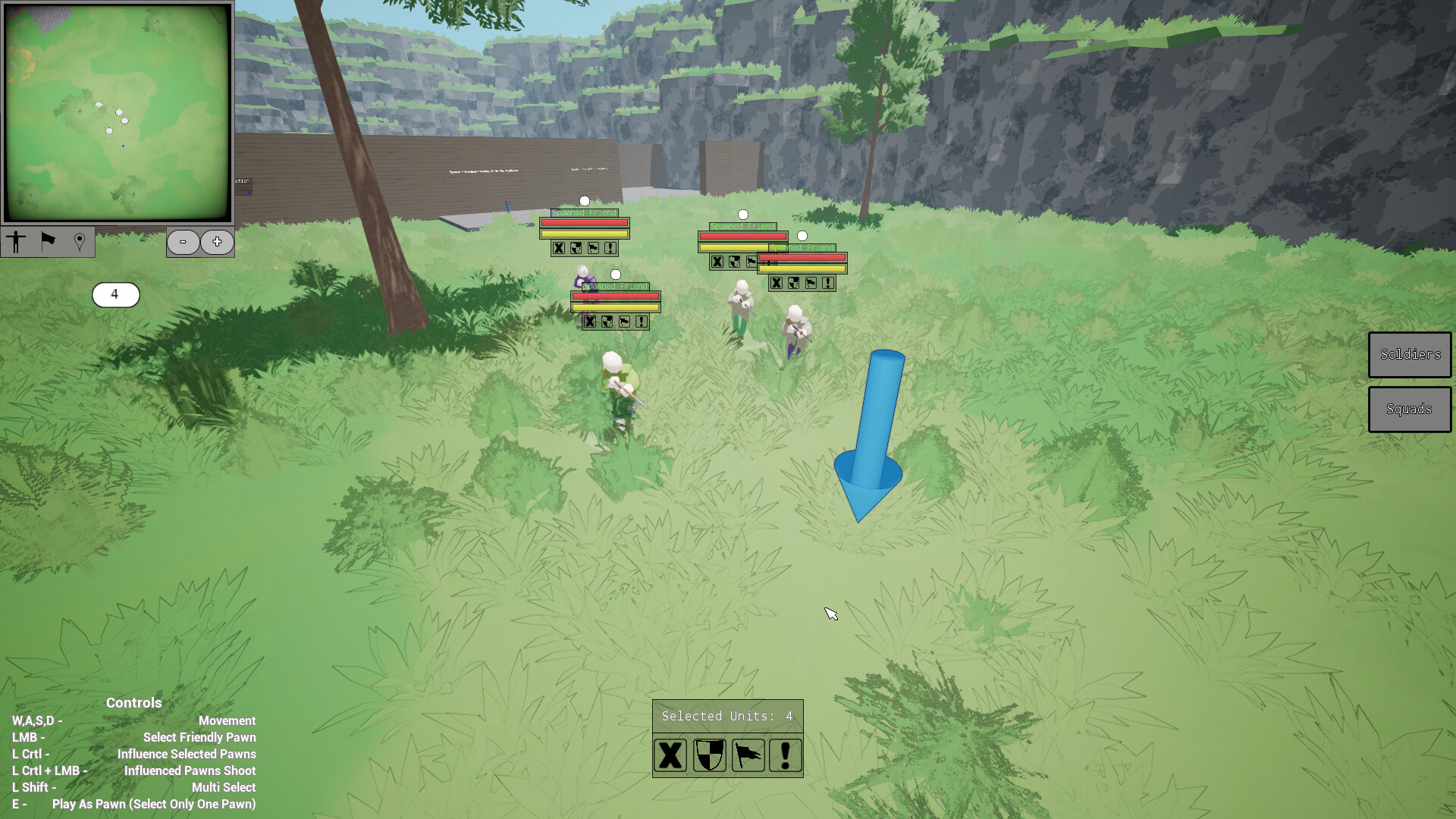Click the shield icon on the purple soldier's bar
The width and height of the screenshot is (1456, 819).
pyautogui.click(x=607, y=322)
